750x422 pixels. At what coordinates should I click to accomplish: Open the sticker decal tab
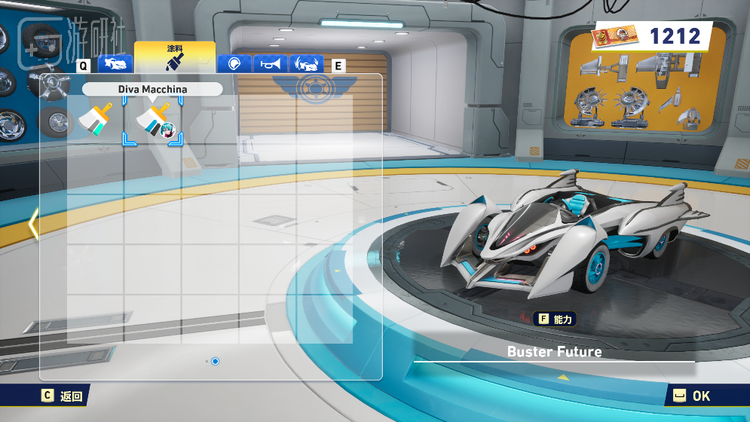click(234, 64)
